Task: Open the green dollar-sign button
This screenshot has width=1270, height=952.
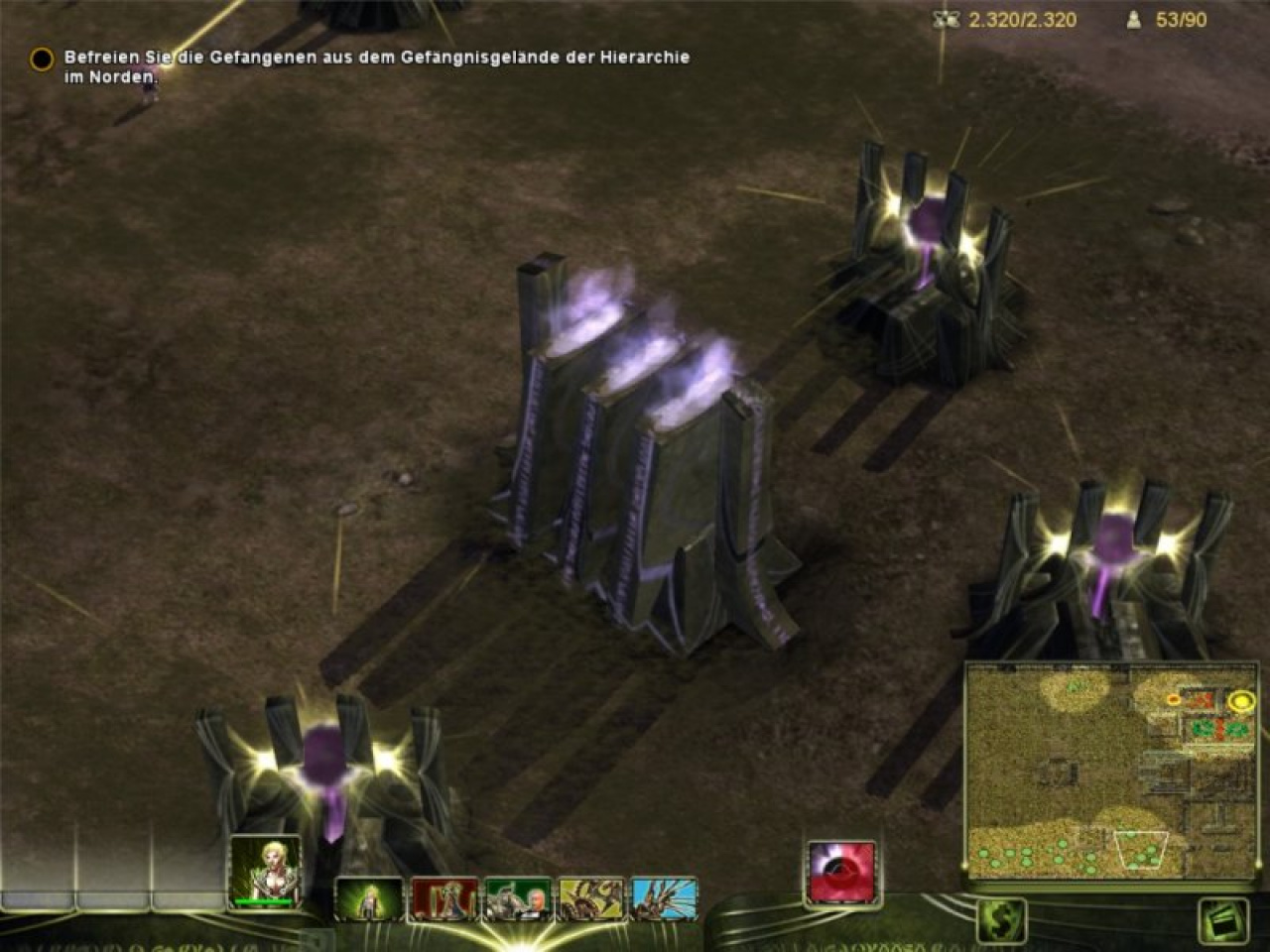Action: 1001,920
